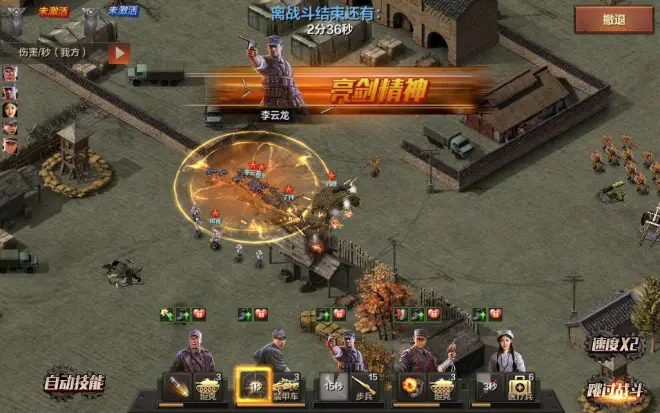Use the fiery explosion skill icon
Image resolution: width=660 pixels, height=413 pixels.
point(410,386)
